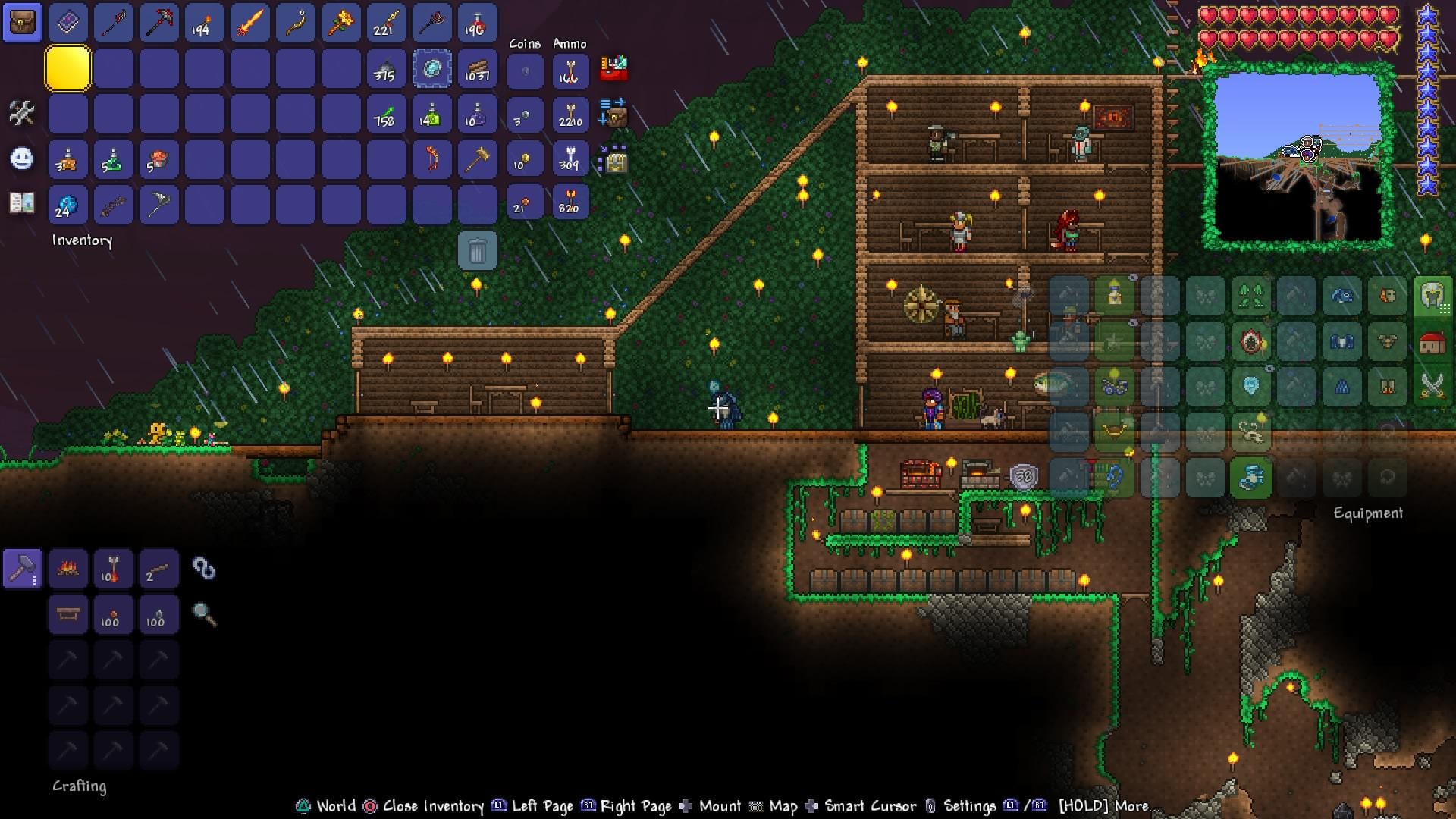Viewport: 1456px width, 819px height.
Task: Select the fiery sword hotbar slot
Action: tap(249, 24)
